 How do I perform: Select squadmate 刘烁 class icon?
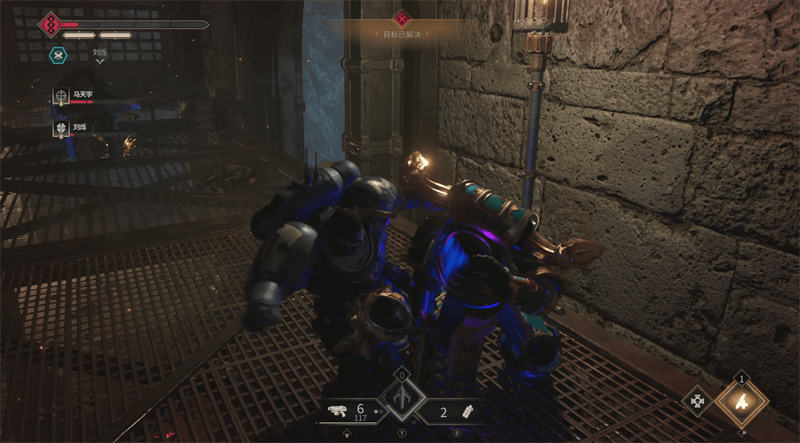click(62, 128)
